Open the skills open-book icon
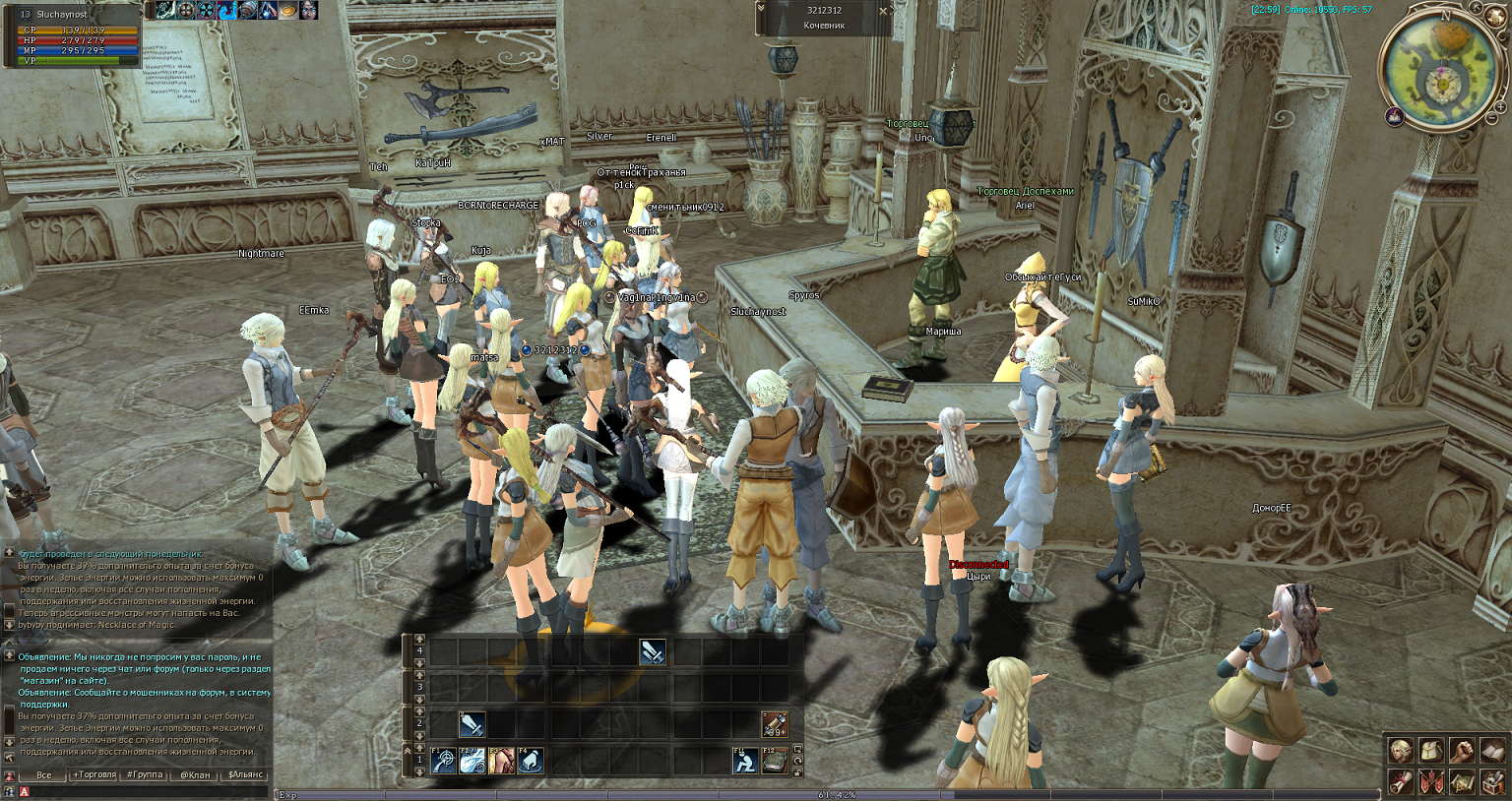 (x=1492, y=752)
